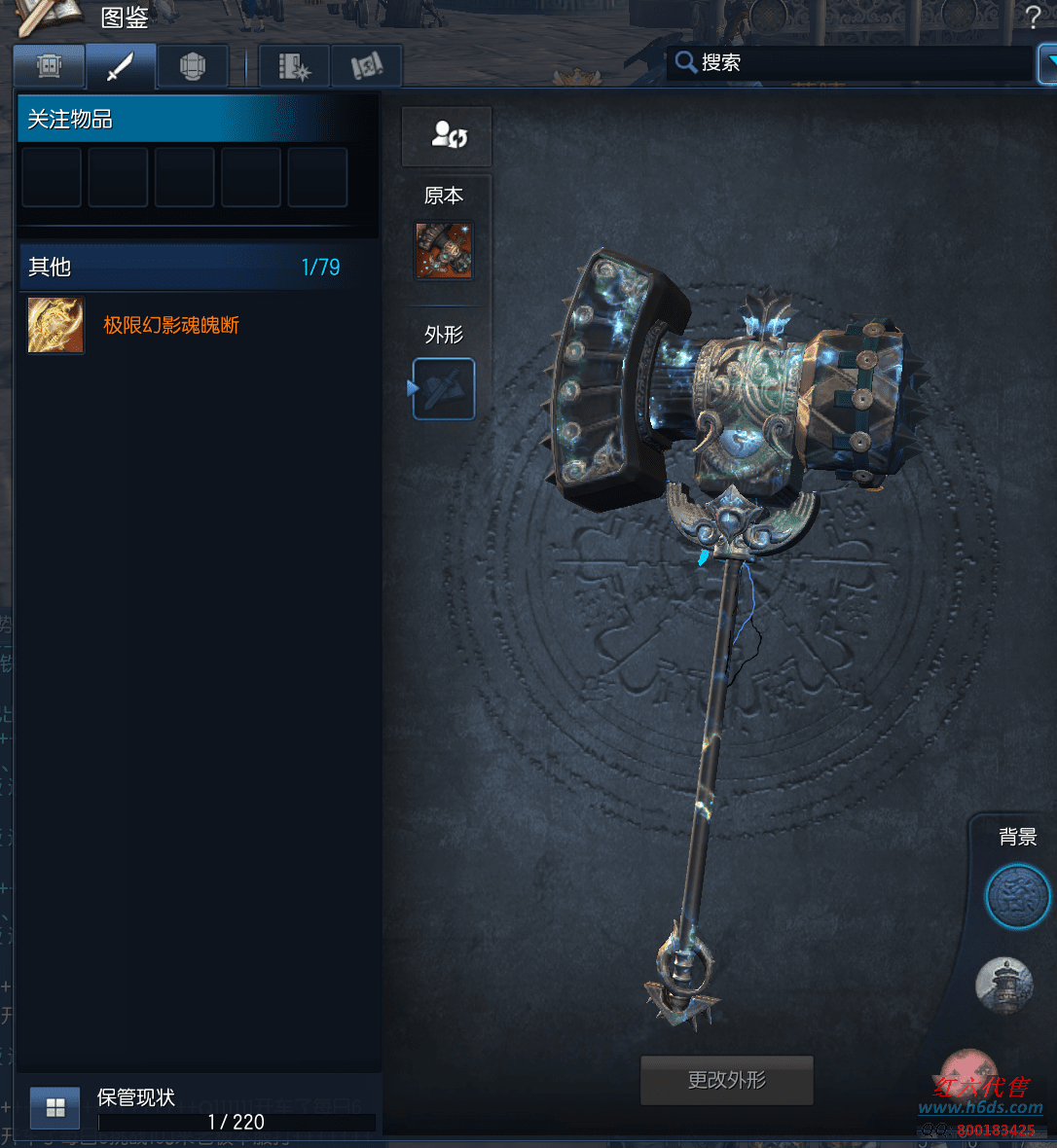Choose the pagoda temple background

[1004, 985]
